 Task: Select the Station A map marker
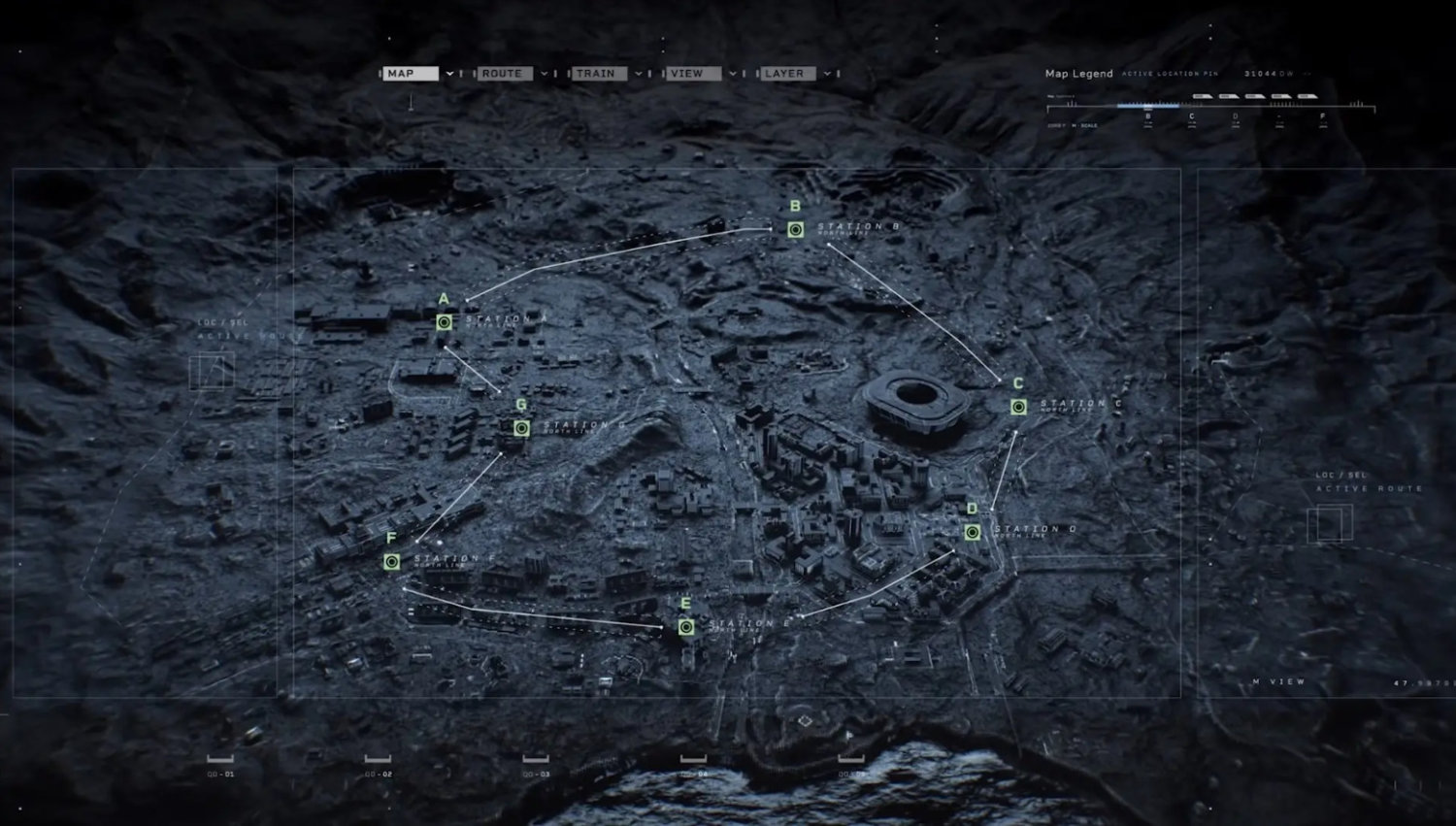(444, 321)
